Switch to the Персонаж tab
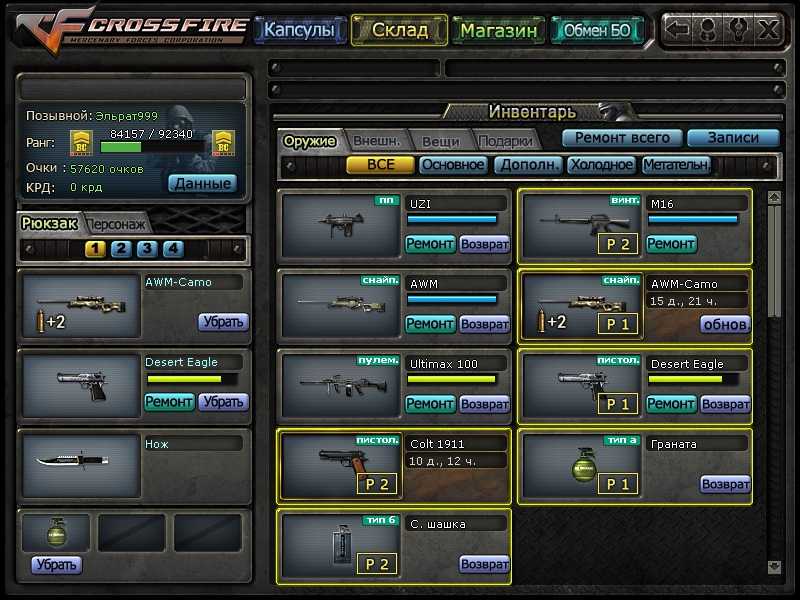The width and height of the screenshot is (800, 600). 115,224
